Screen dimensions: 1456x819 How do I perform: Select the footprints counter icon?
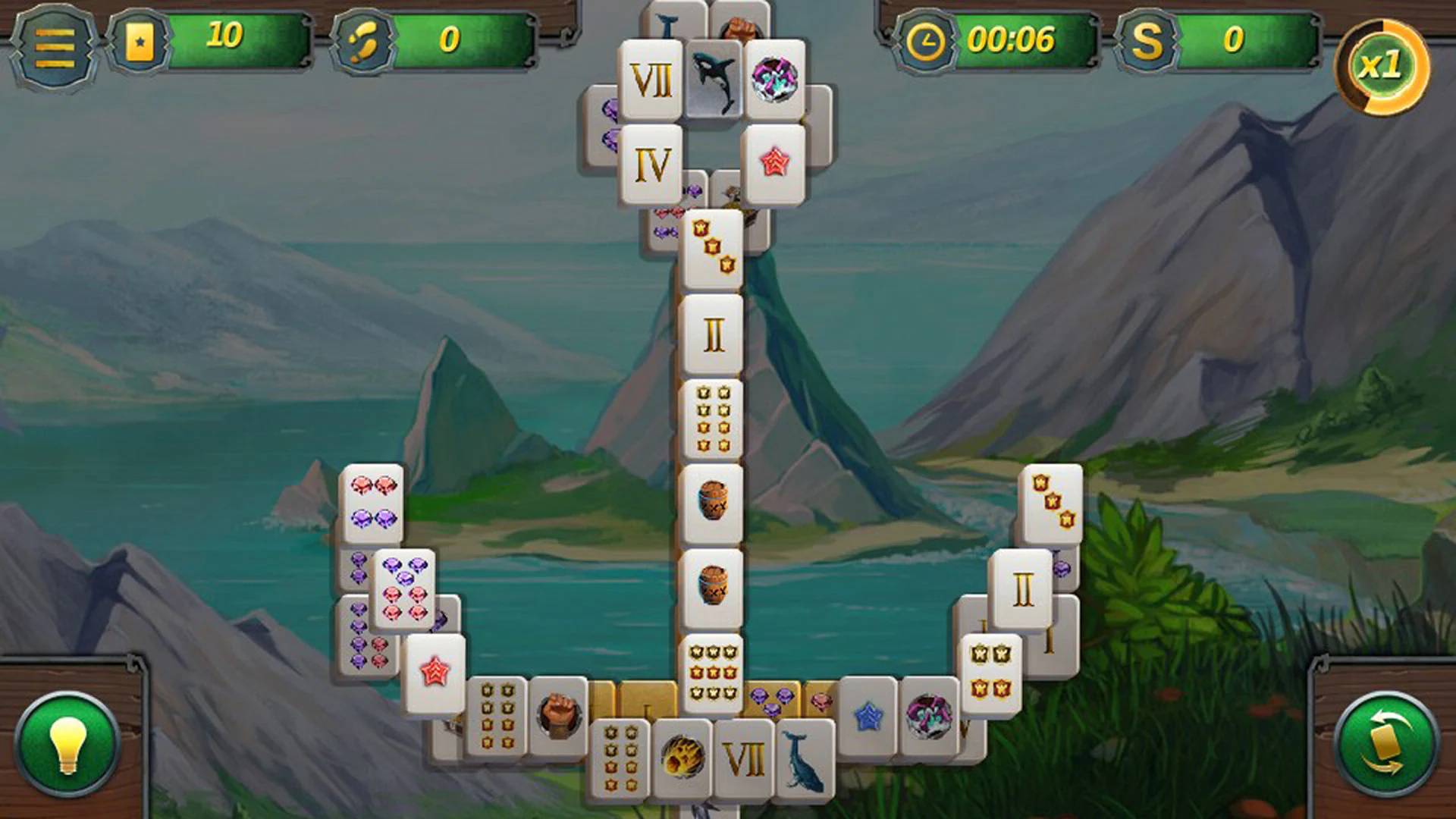pos(364,43)
